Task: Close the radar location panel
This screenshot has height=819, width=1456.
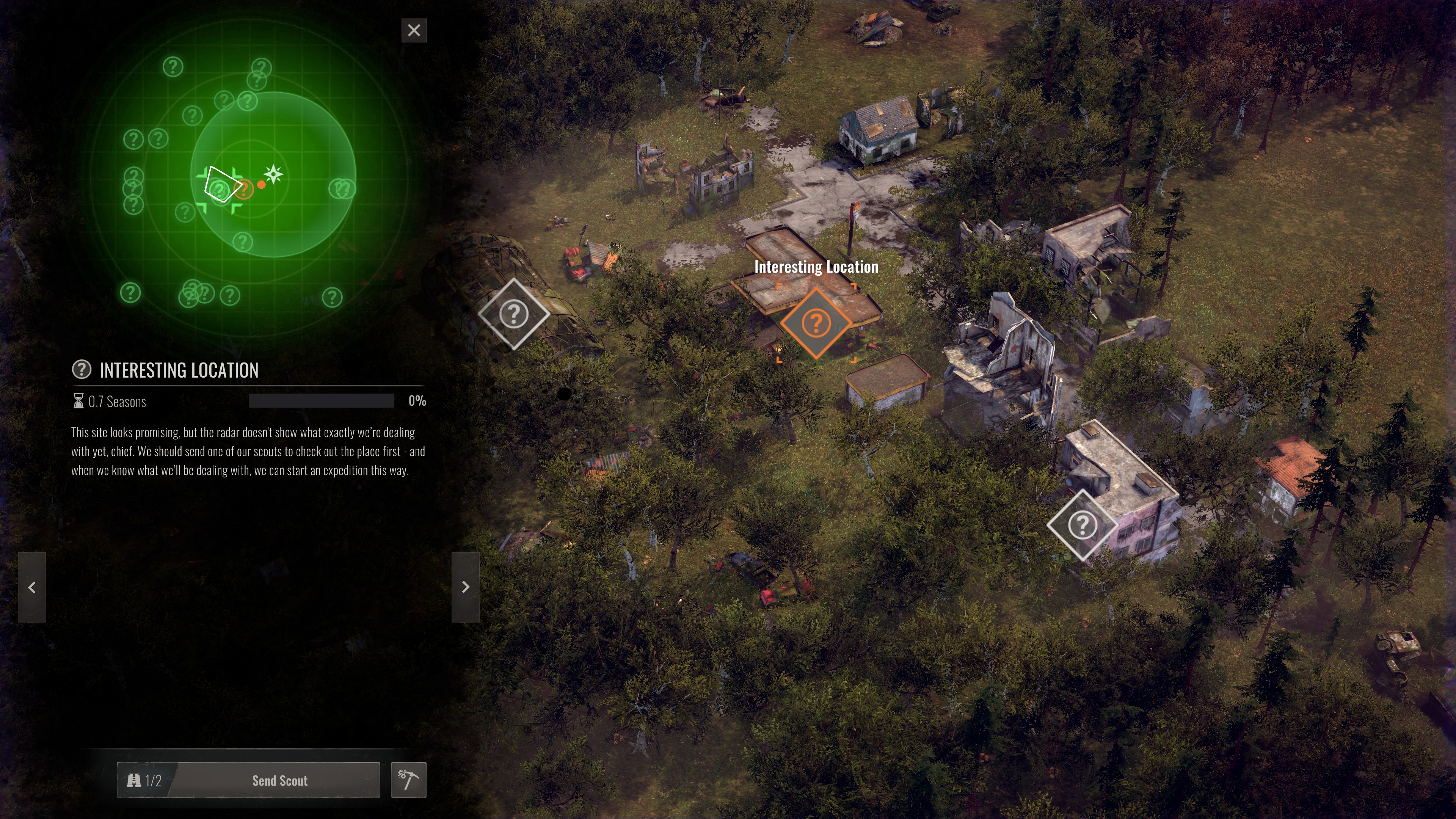Action: 414,30
